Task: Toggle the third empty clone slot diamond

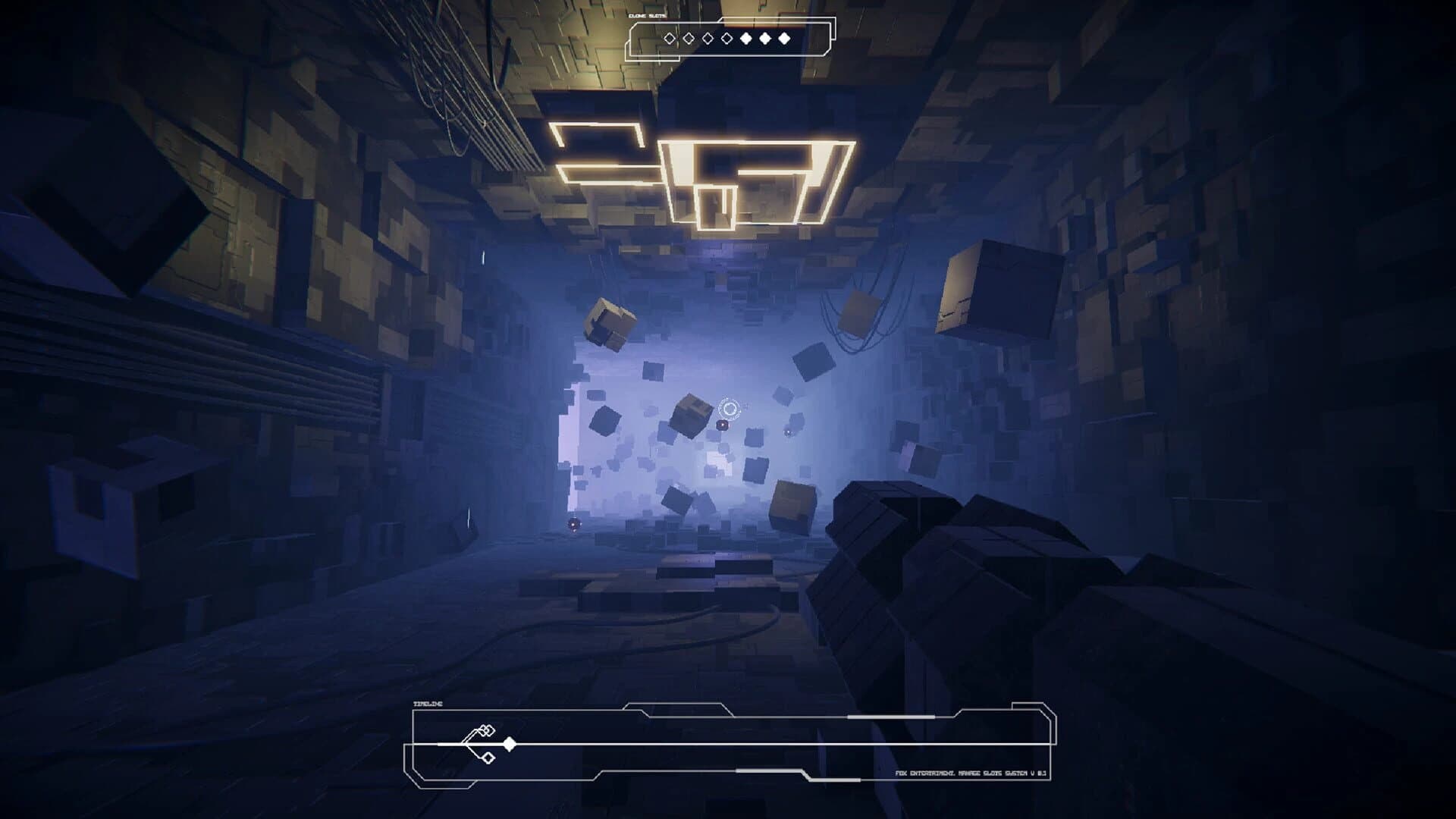Action: [x=707, y=36]
